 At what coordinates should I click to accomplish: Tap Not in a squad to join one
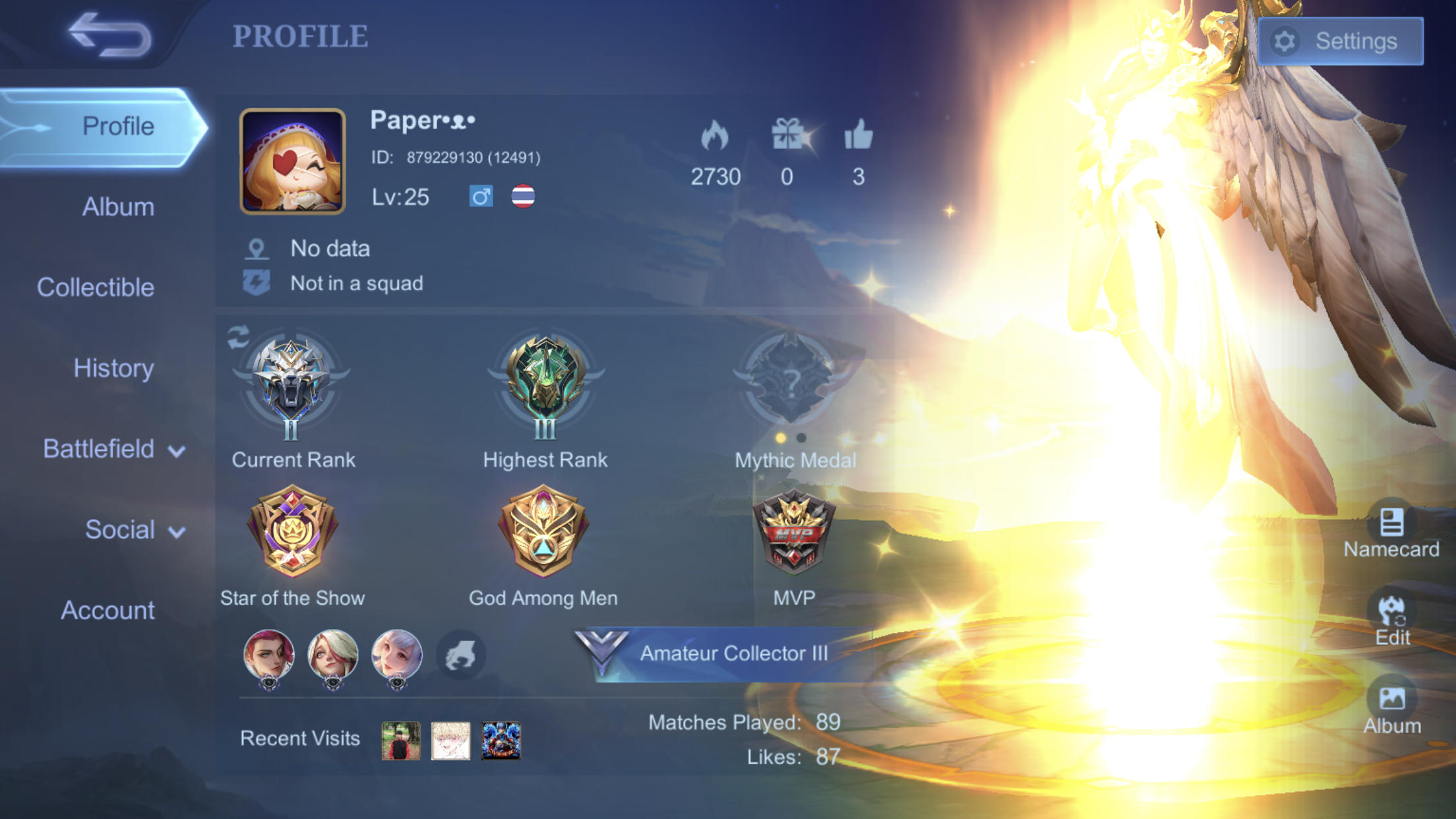[x=356, y=283]
